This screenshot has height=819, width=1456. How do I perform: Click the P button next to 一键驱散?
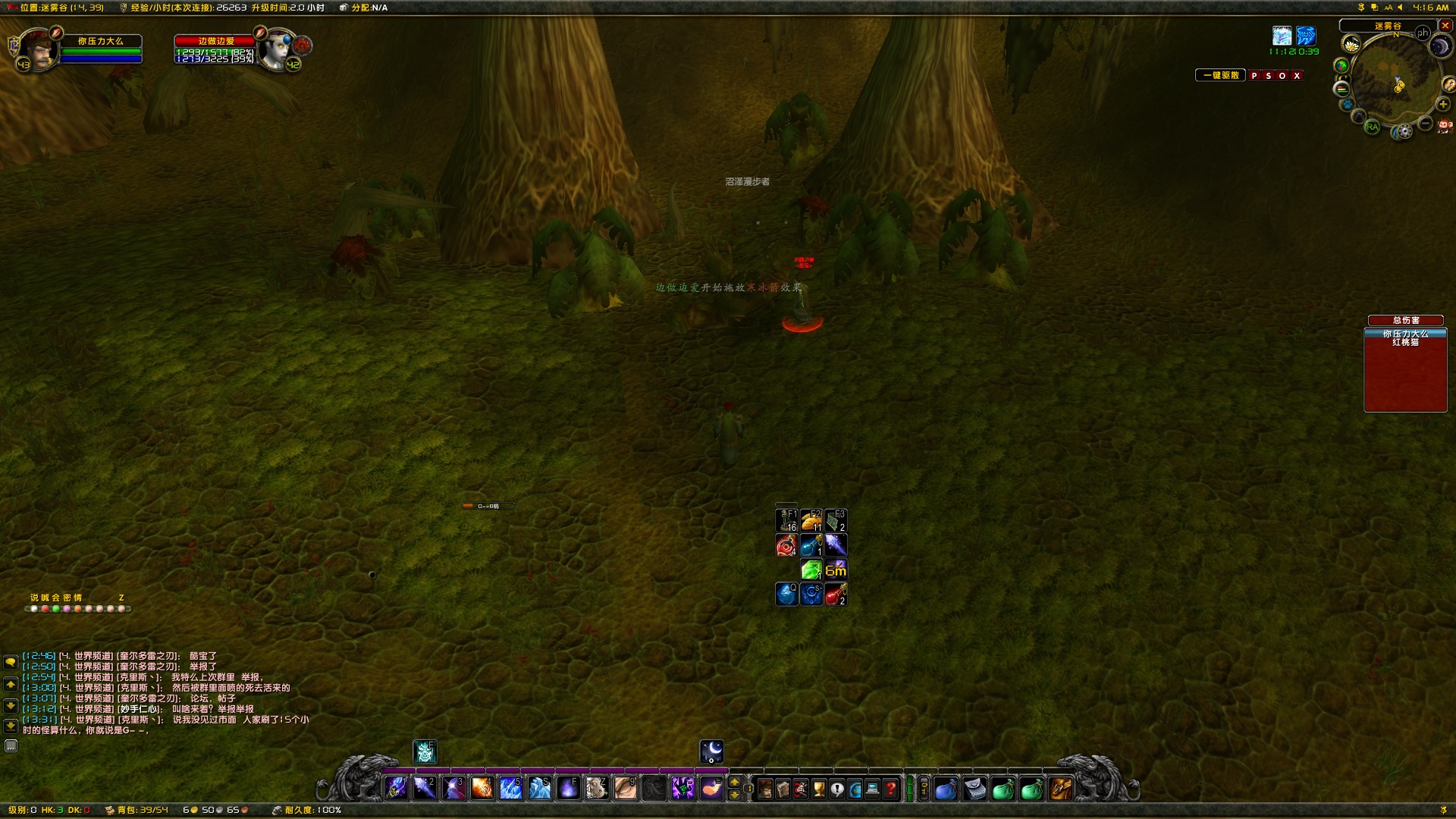coord(1255,76)
